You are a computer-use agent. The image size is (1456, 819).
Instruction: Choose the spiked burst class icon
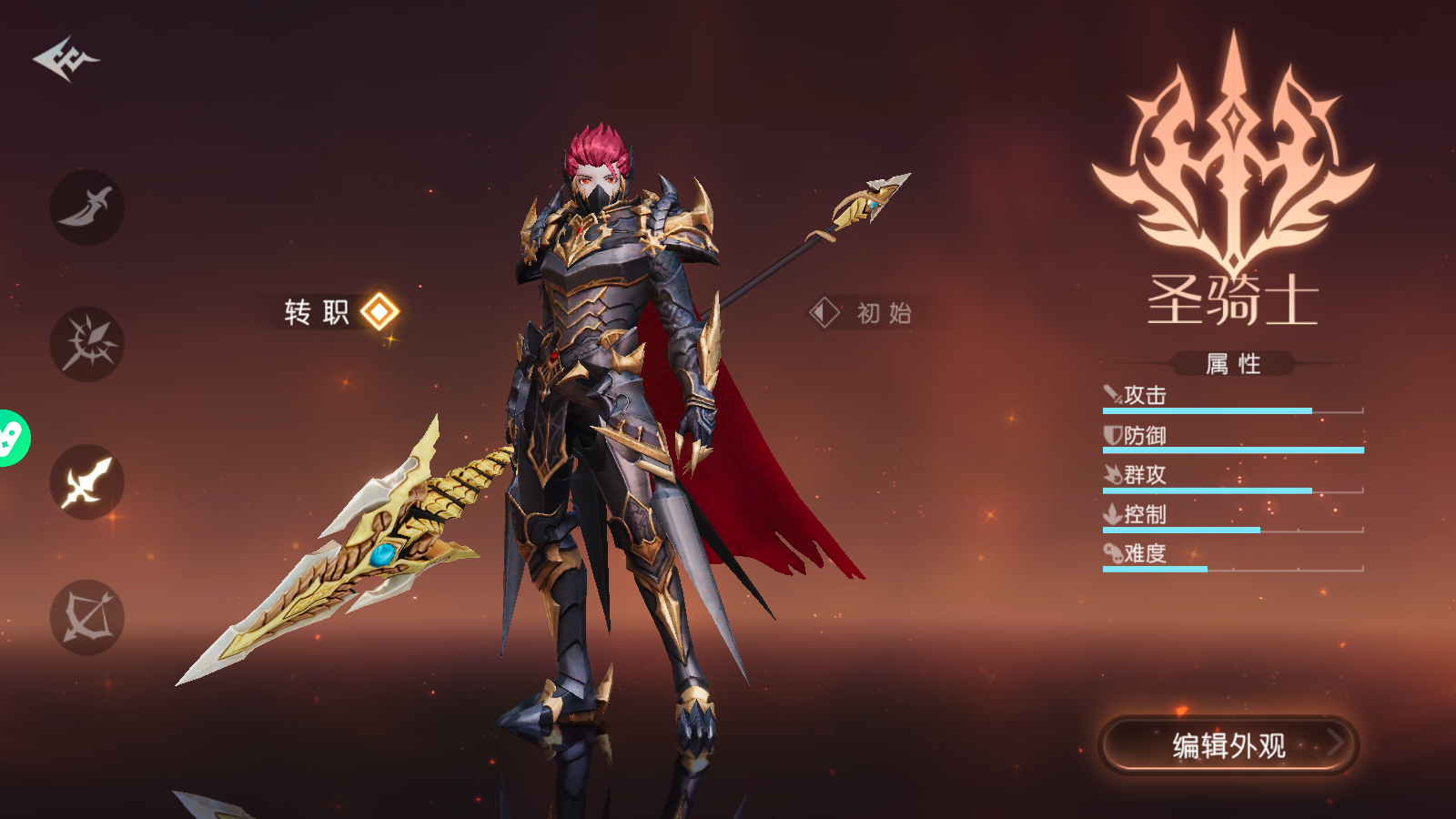click(x=87, y=344)
